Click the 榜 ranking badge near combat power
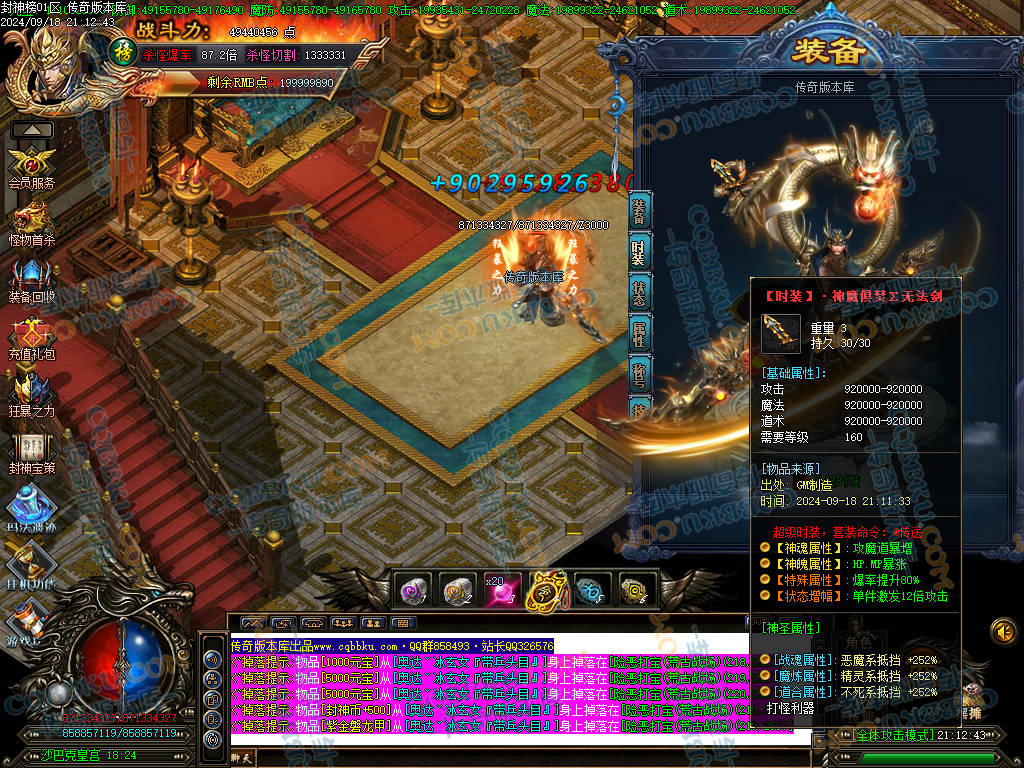Viewport: 1024px width, 768px height. (122, 50)
